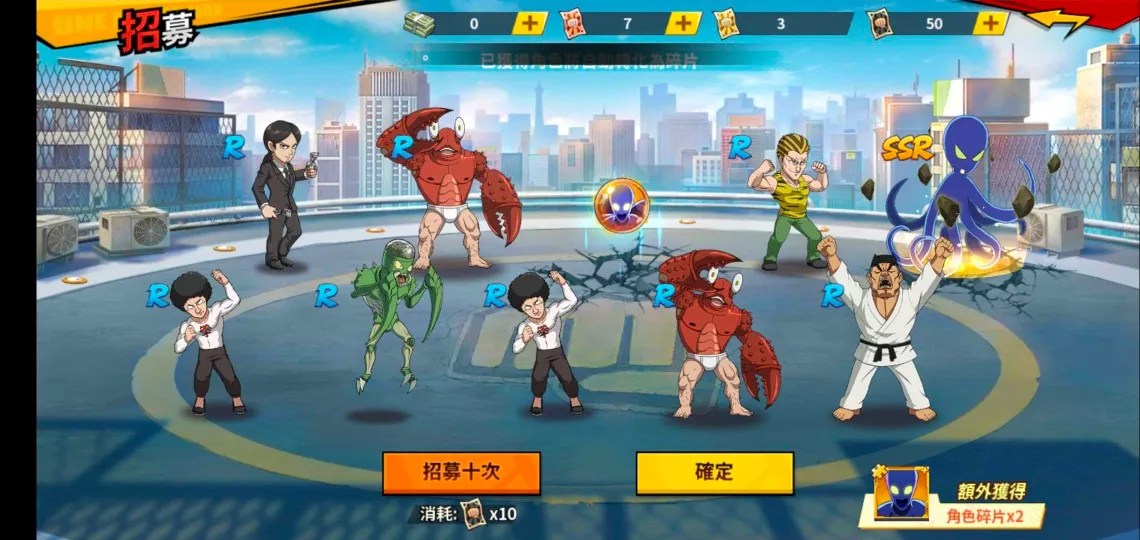Recruit ten times with the orange 招募十次 button
The height and width of the screenshot is (540, 1140).
point(461,473)
